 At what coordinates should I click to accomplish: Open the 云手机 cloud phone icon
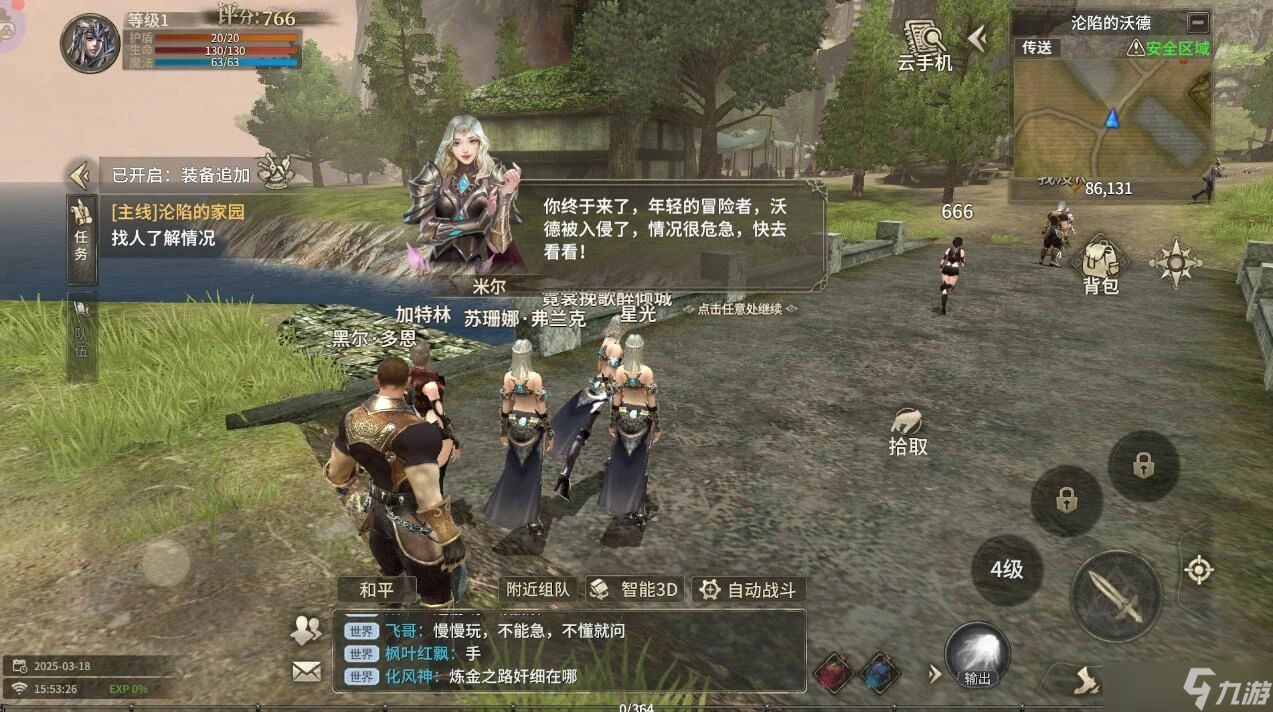(x=924, y=45)
